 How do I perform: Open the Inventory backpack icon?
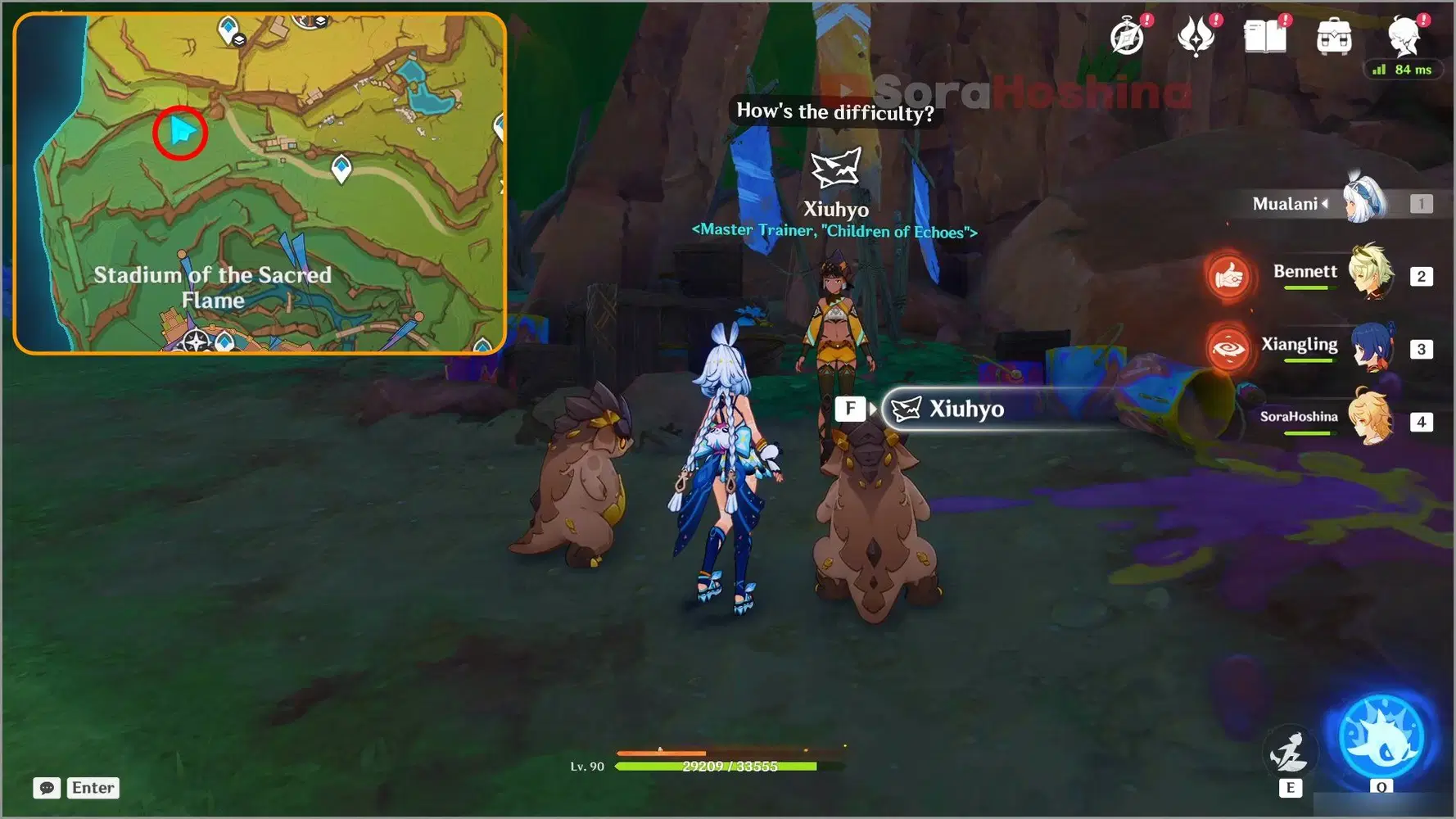(1333, 35)
